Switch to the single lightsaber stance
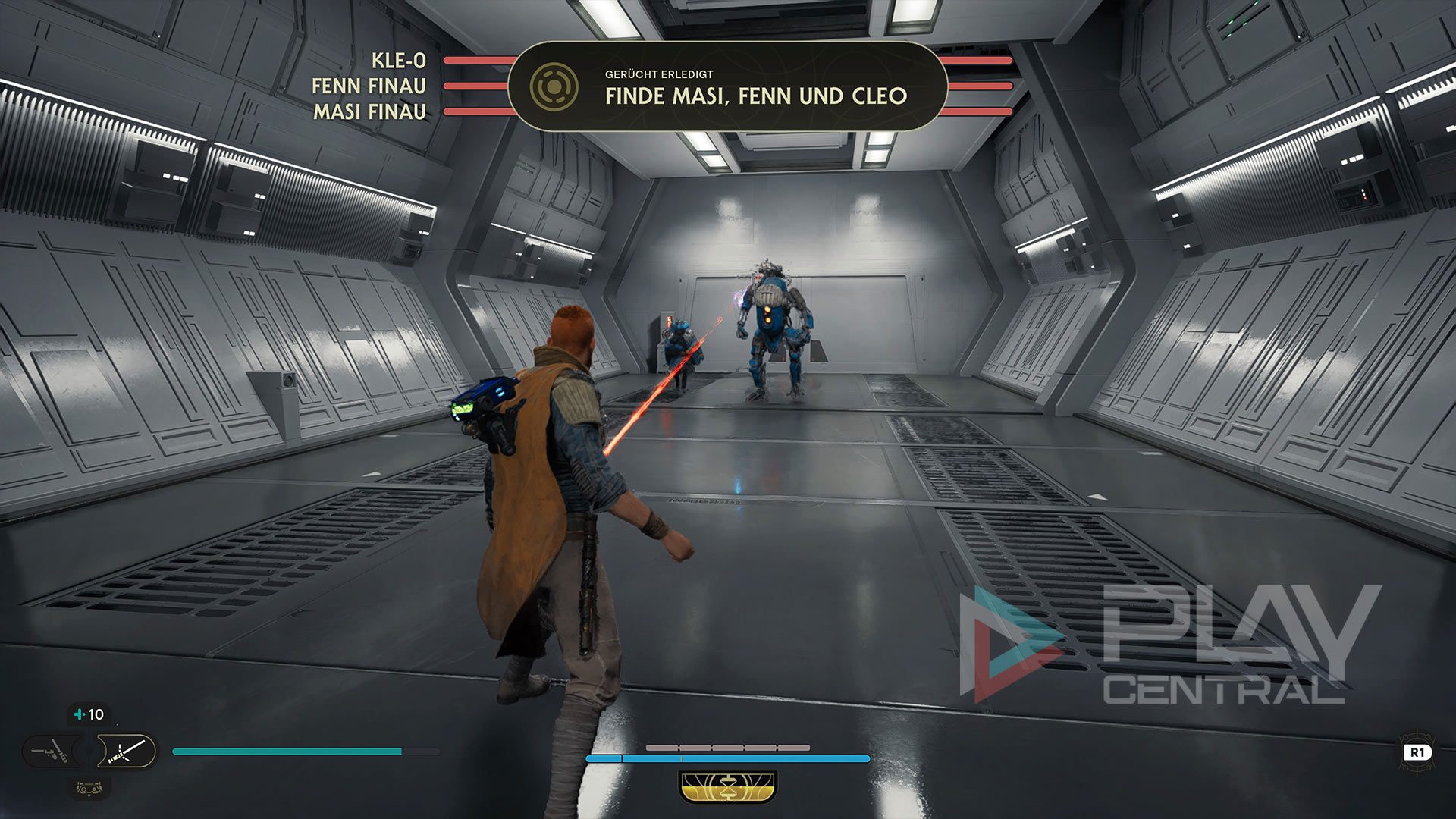1456x819 pixels. pos(126,752)
